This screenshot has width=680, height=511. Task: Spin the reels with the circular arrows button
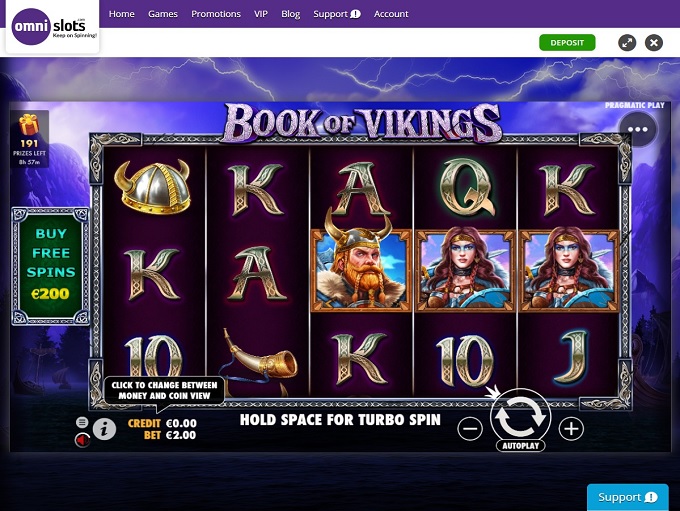click(520, 414)
